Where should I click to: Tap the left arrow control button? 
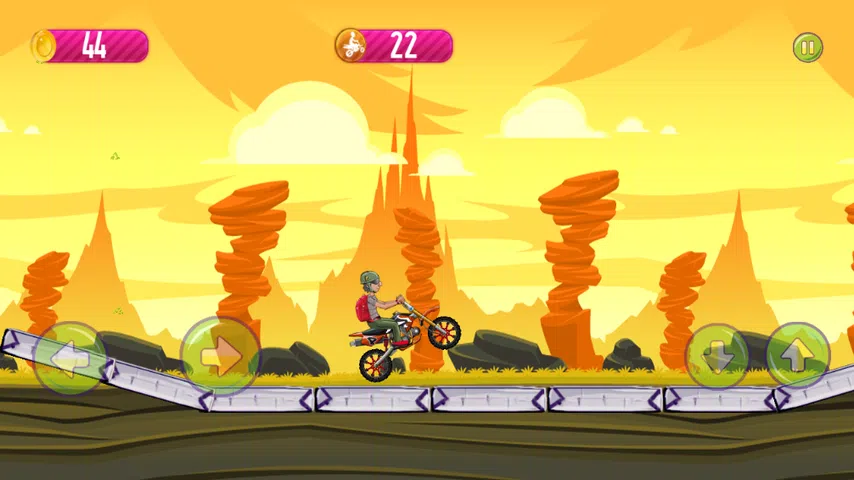(70, 357)
